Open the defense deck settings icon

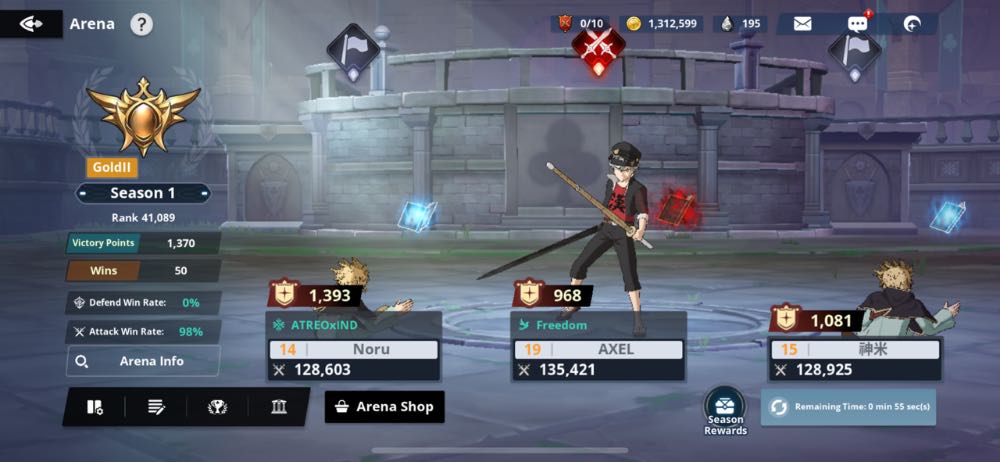(x=95, y=407)
